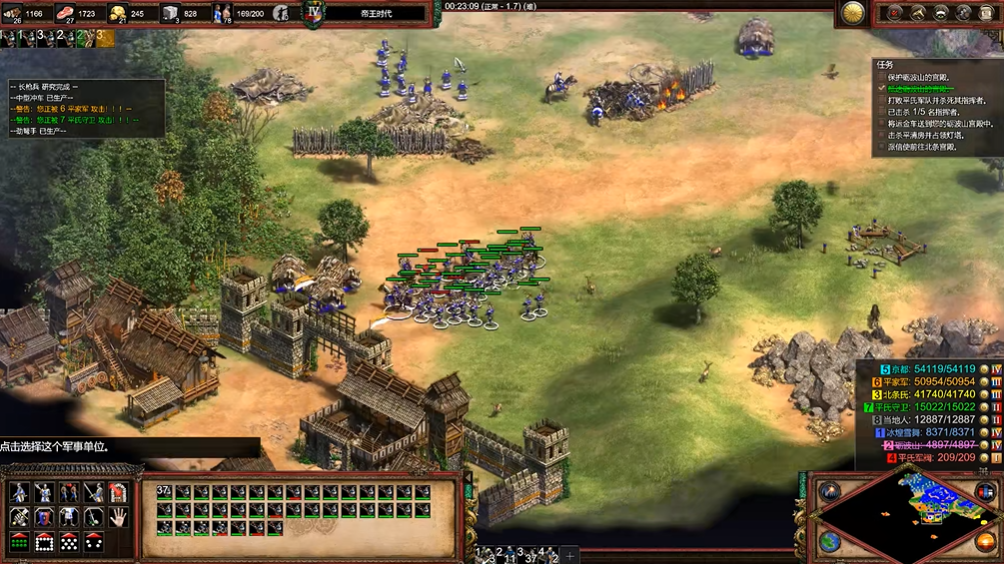Activate the attack-move sword command
Screen dimensions: 1004x564
(x=93, y=493)
